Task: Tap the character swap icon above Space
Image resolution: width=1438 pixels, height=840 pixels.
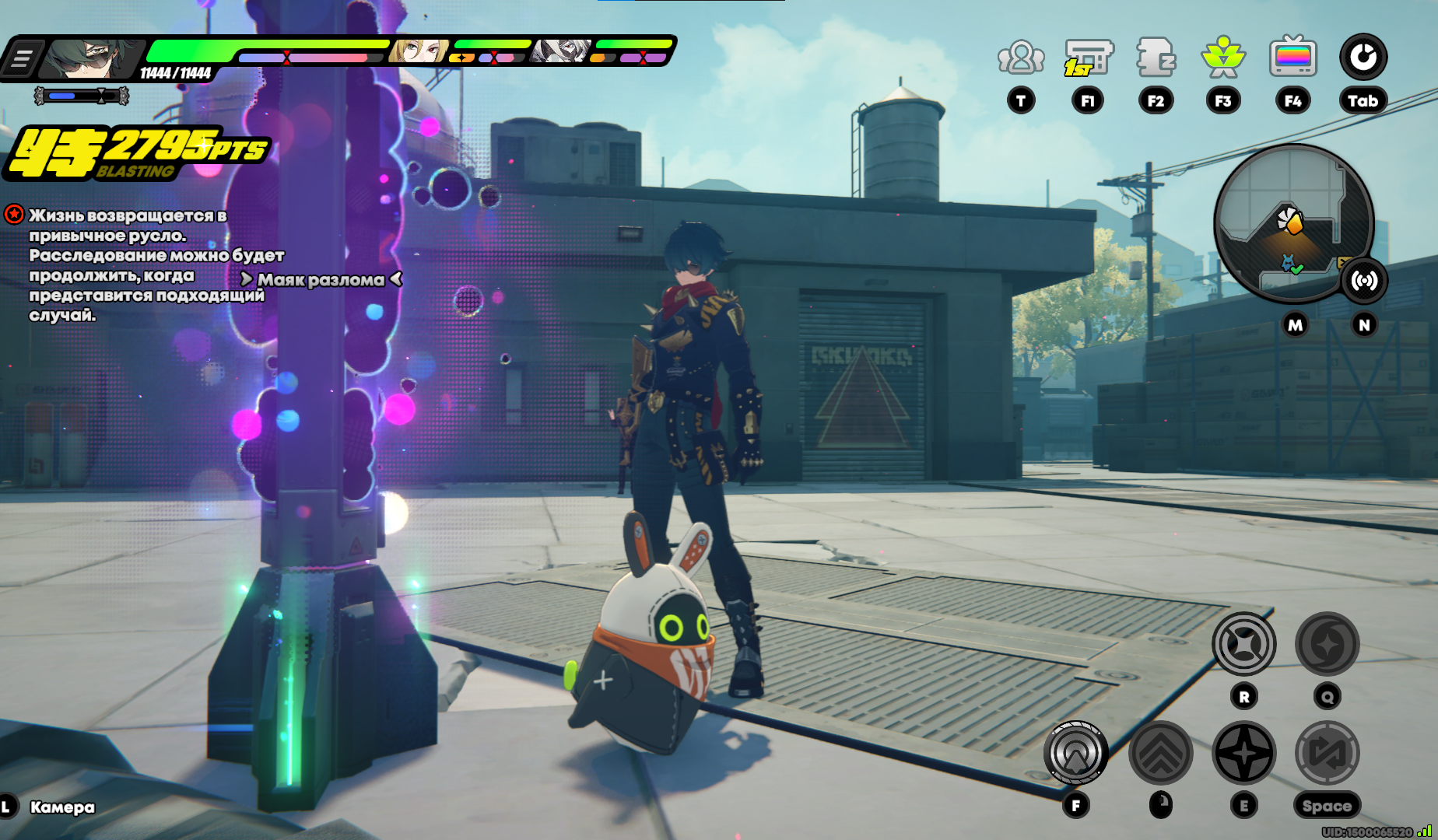Action: (x=1327, y=753)
